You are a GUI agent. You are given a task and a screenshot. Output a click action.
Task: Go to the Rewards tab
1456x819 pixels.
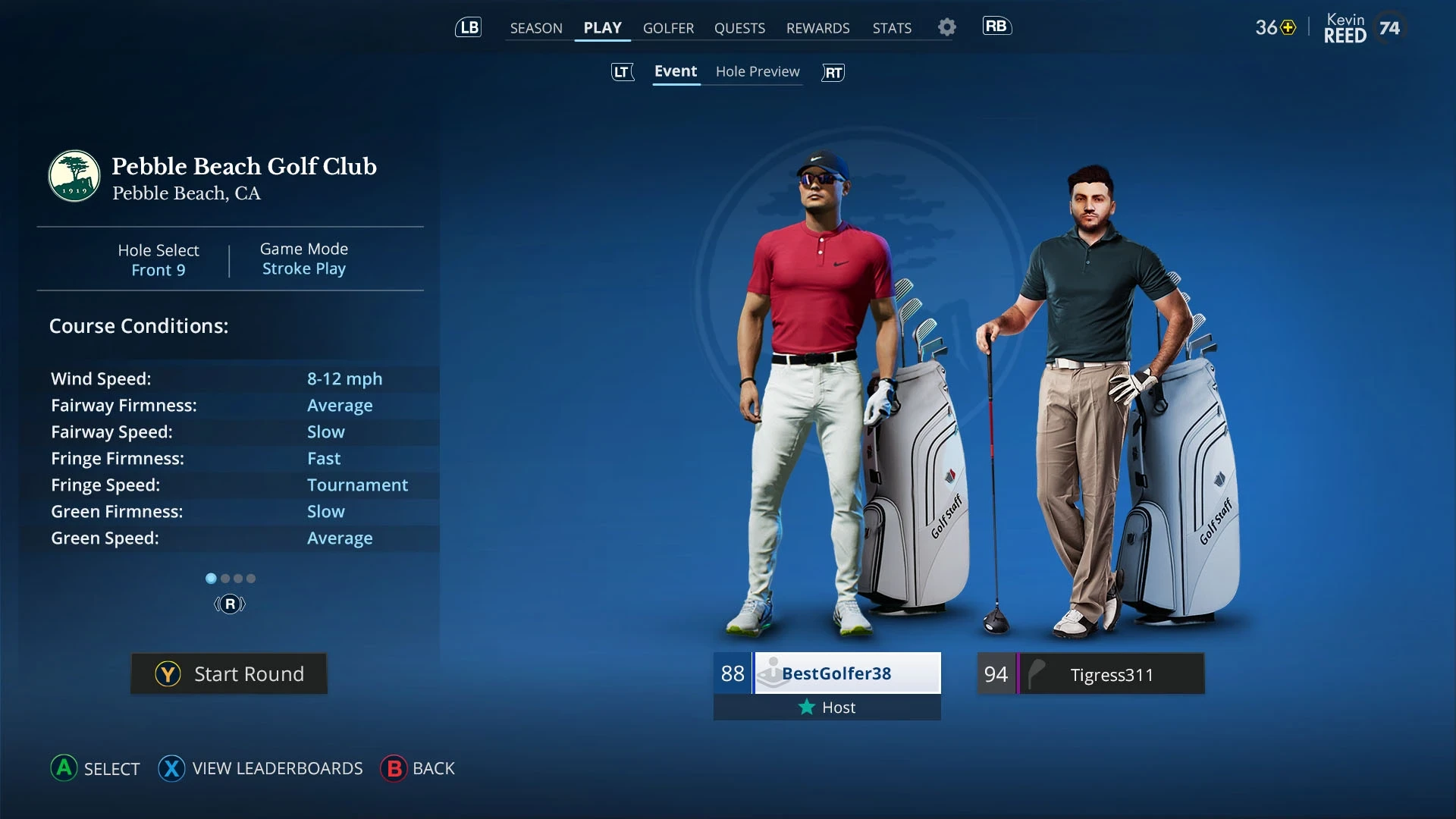pos(817,28)
